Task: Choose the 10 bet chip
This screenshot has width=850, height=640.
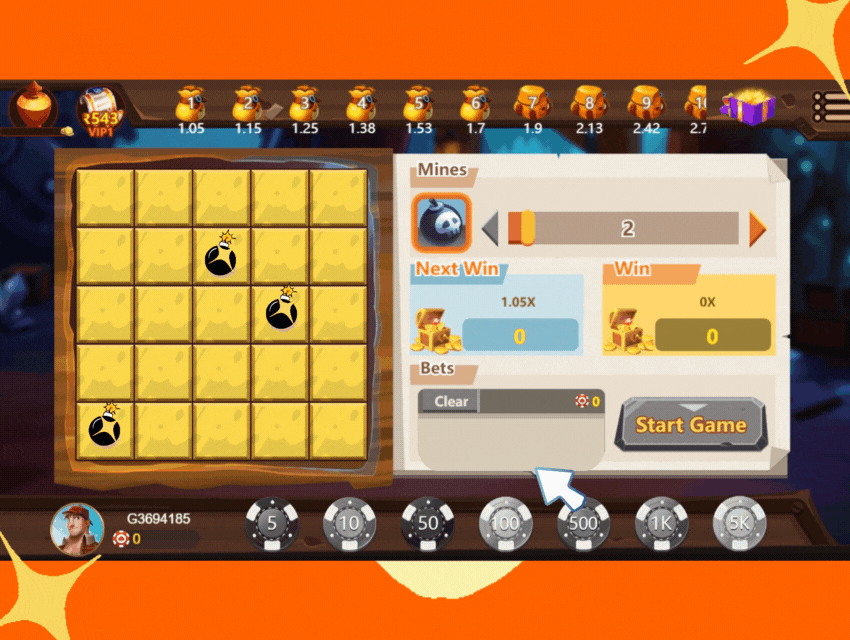Action: point(349,523)
